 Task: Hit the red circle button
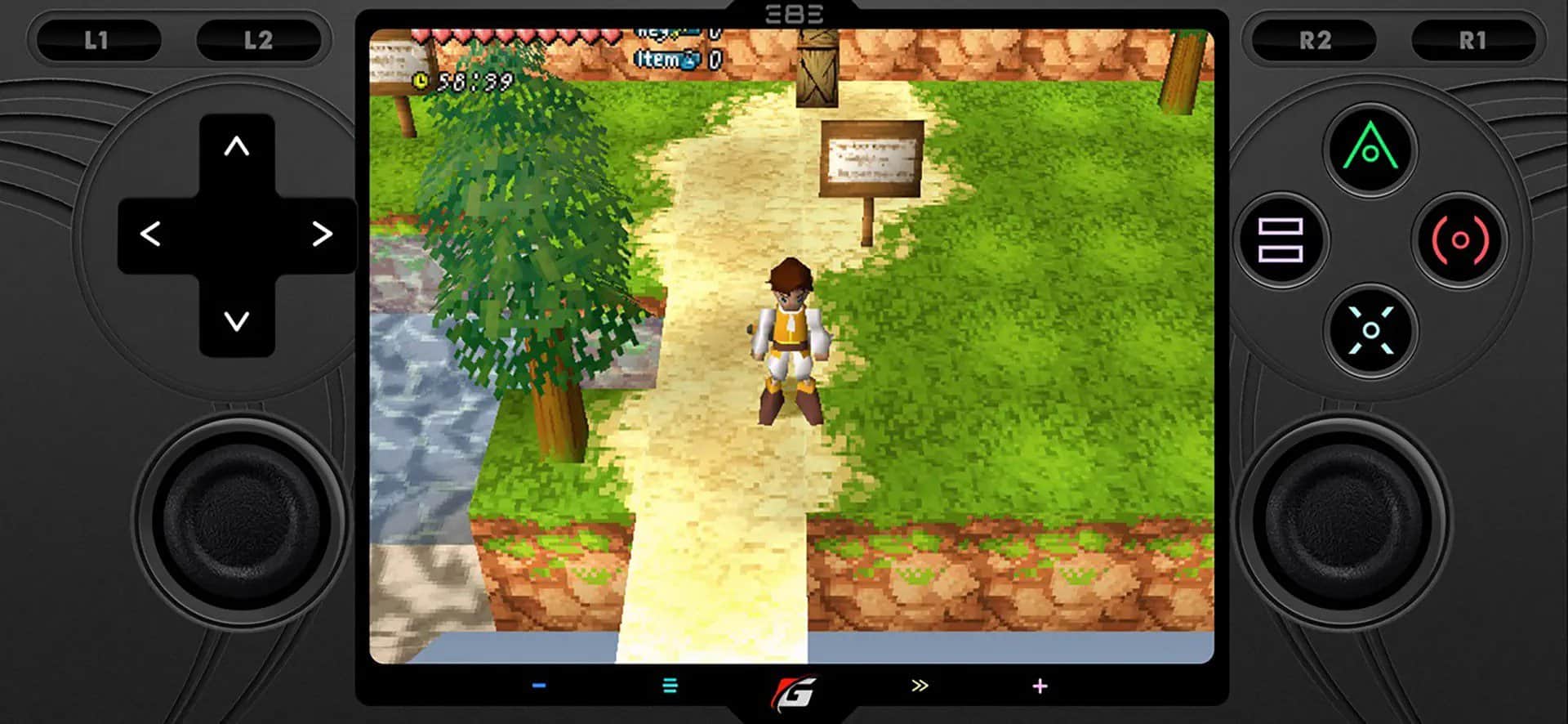1460,239
